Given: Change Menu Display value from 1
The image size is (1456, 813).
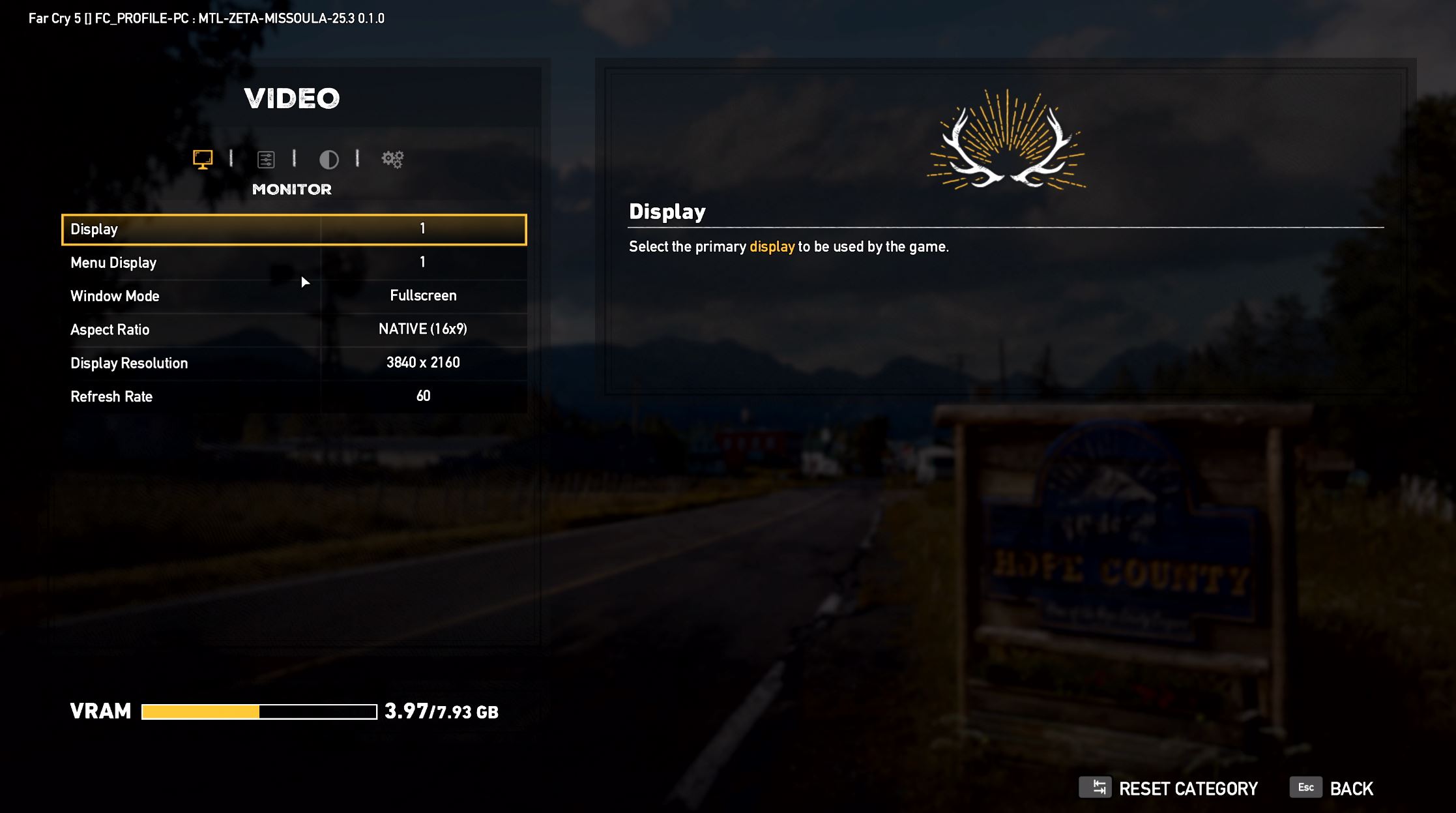Looking at the screenshot, I should click(424, 262).
